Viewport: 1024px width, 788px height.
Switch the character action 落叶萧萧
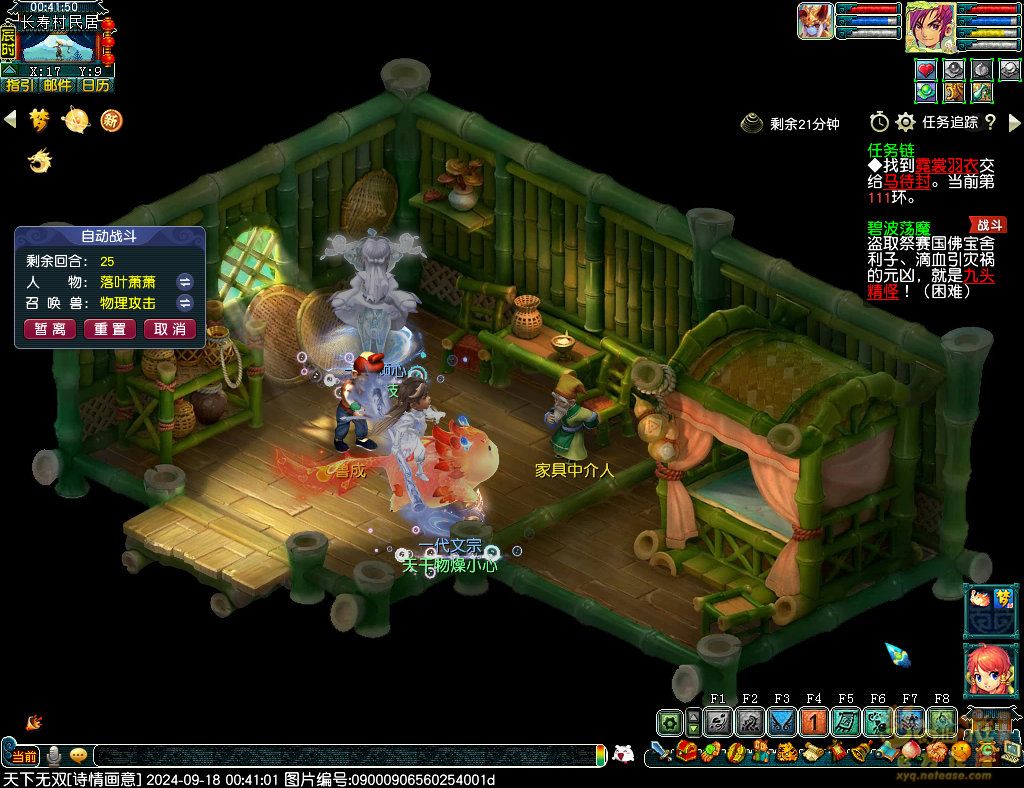pos(184,282)
